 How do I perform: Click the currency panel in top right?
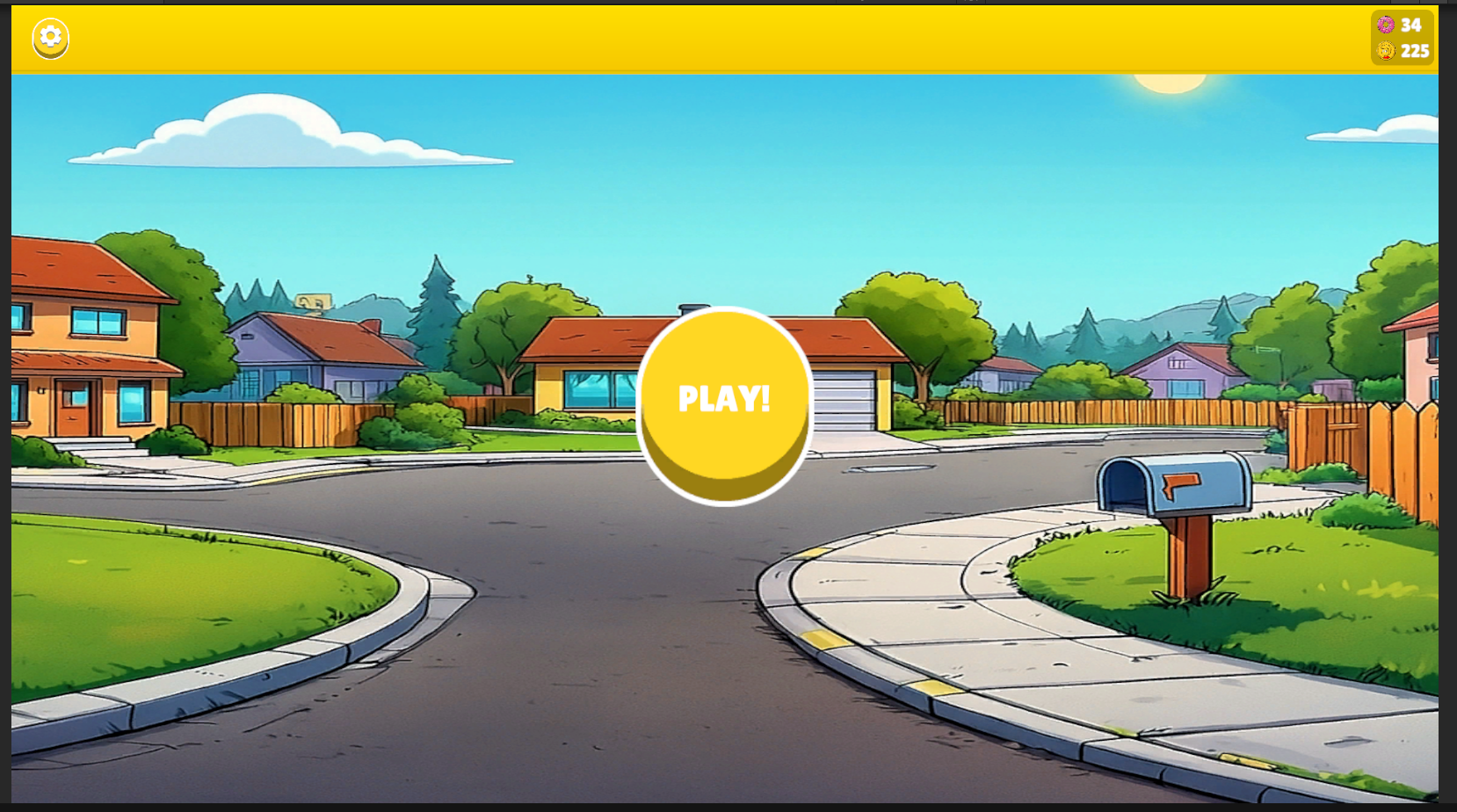coord(1402,39)
